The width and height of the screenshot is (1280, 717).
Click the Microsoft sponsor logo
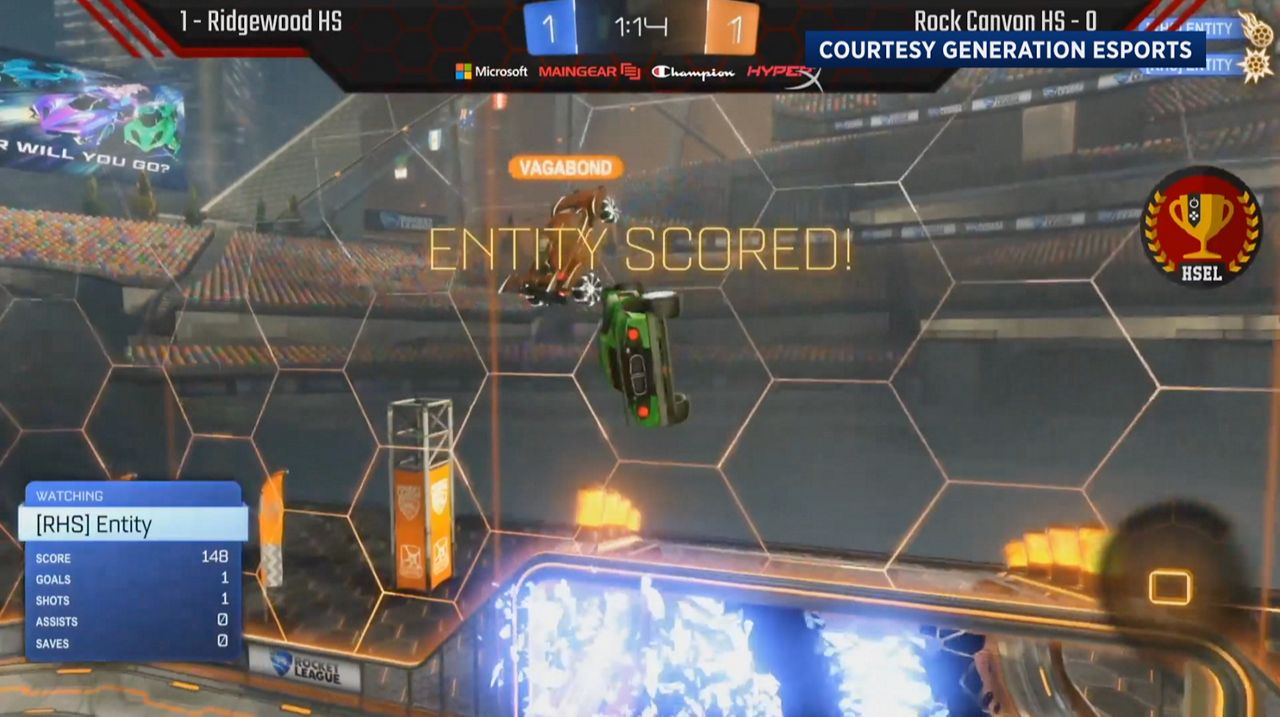(x=491, y=72)
